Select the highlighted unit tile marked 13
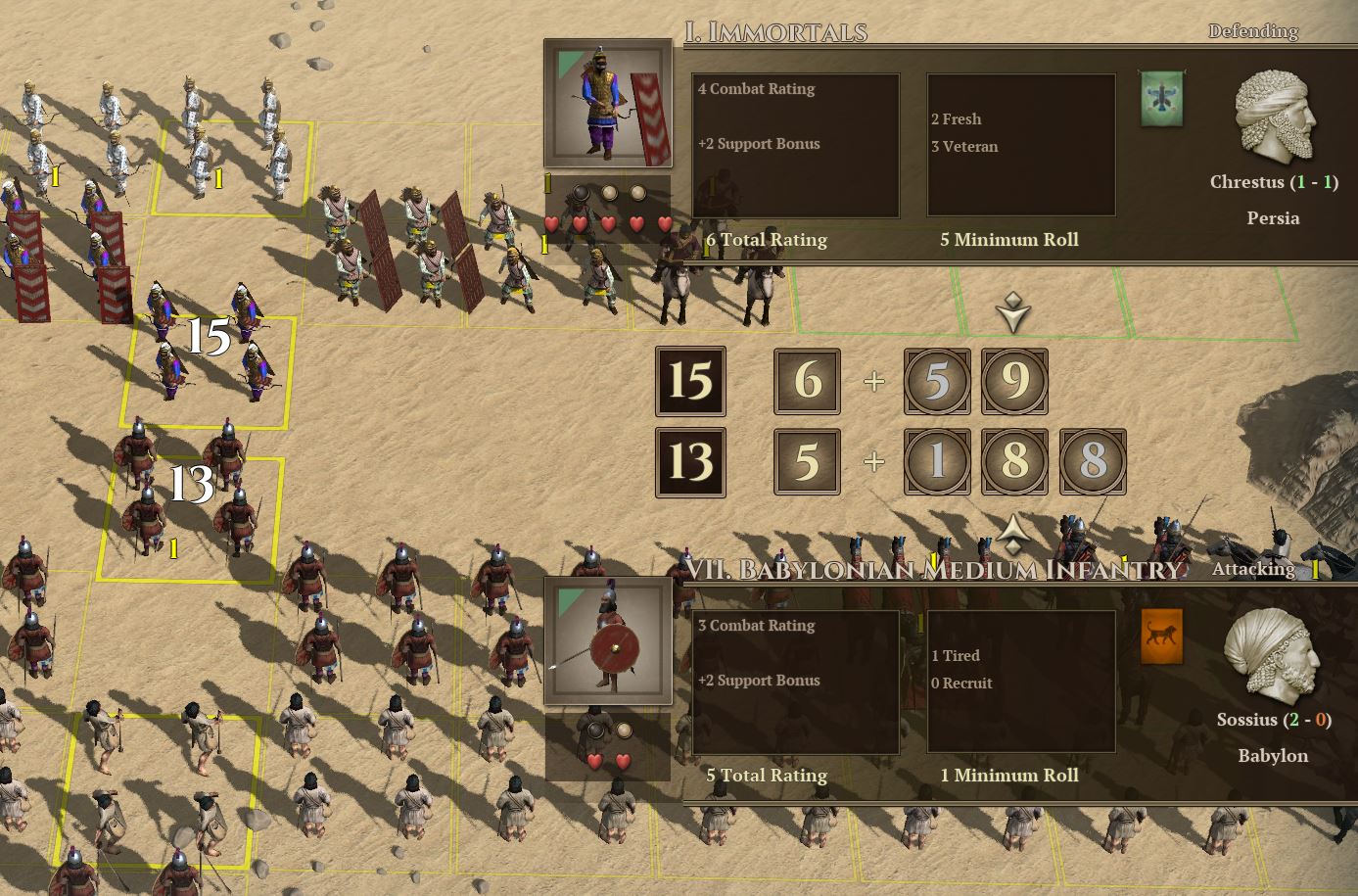 coord(192,516)
